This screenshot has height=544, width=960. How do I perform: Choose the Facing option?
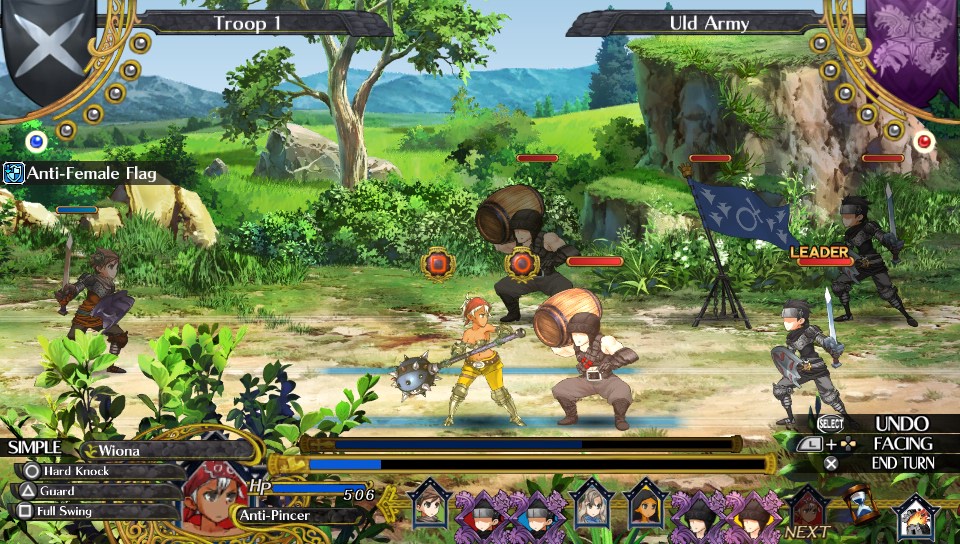coord(902,444)
